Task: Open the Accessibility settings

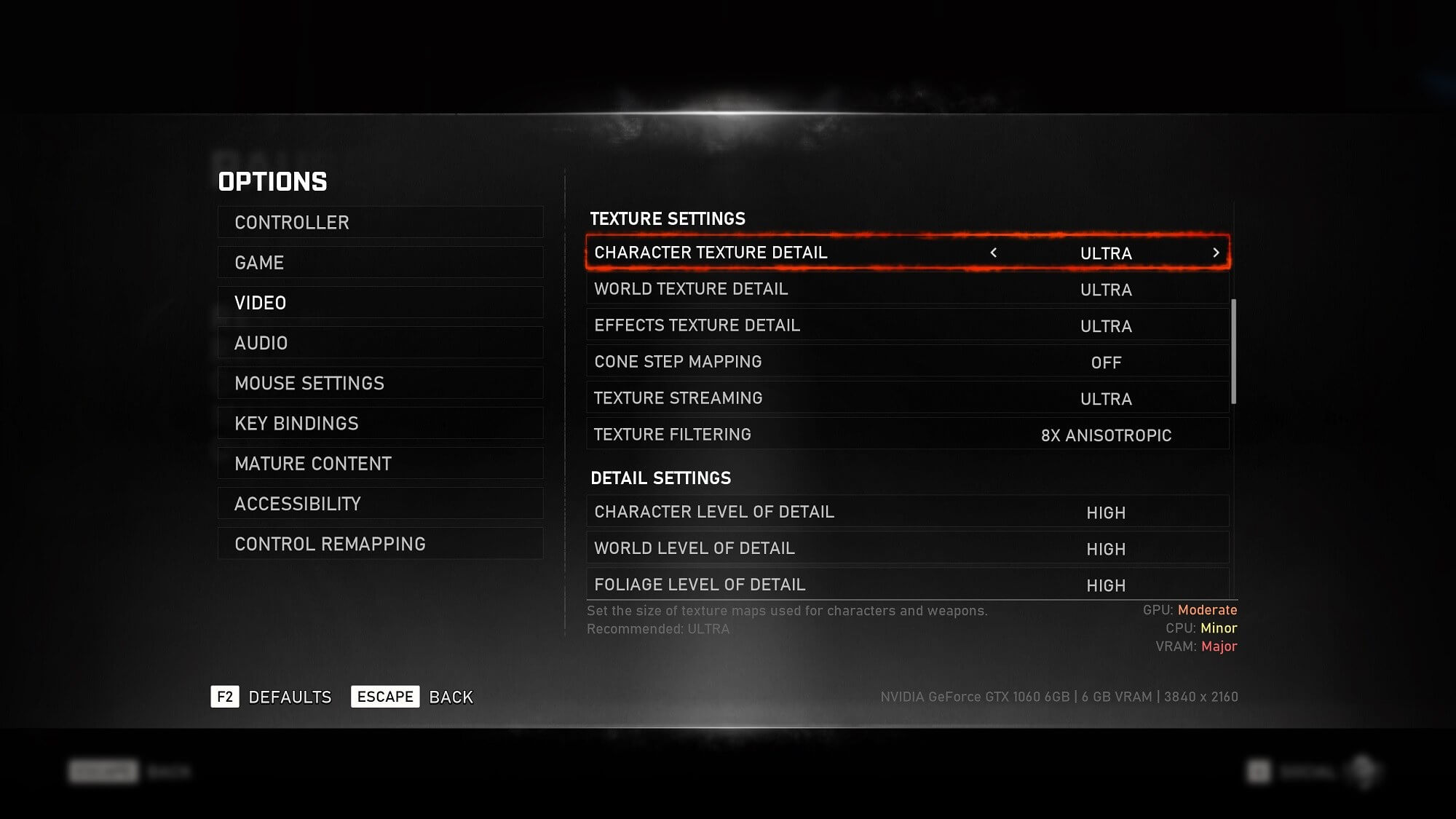Action: (x=380, y=504)
